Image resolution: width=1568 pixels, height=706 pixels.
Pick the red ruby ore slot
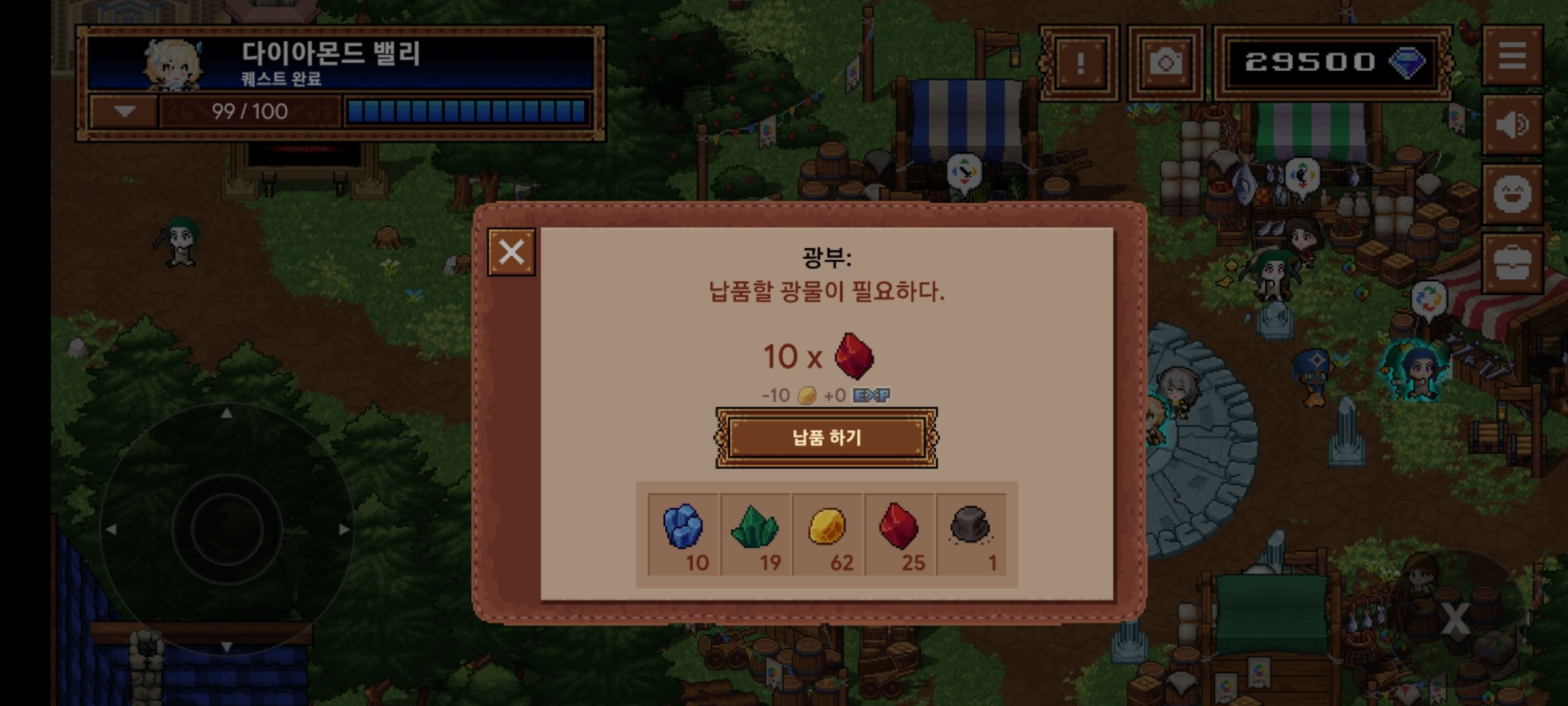coord(900,534)
